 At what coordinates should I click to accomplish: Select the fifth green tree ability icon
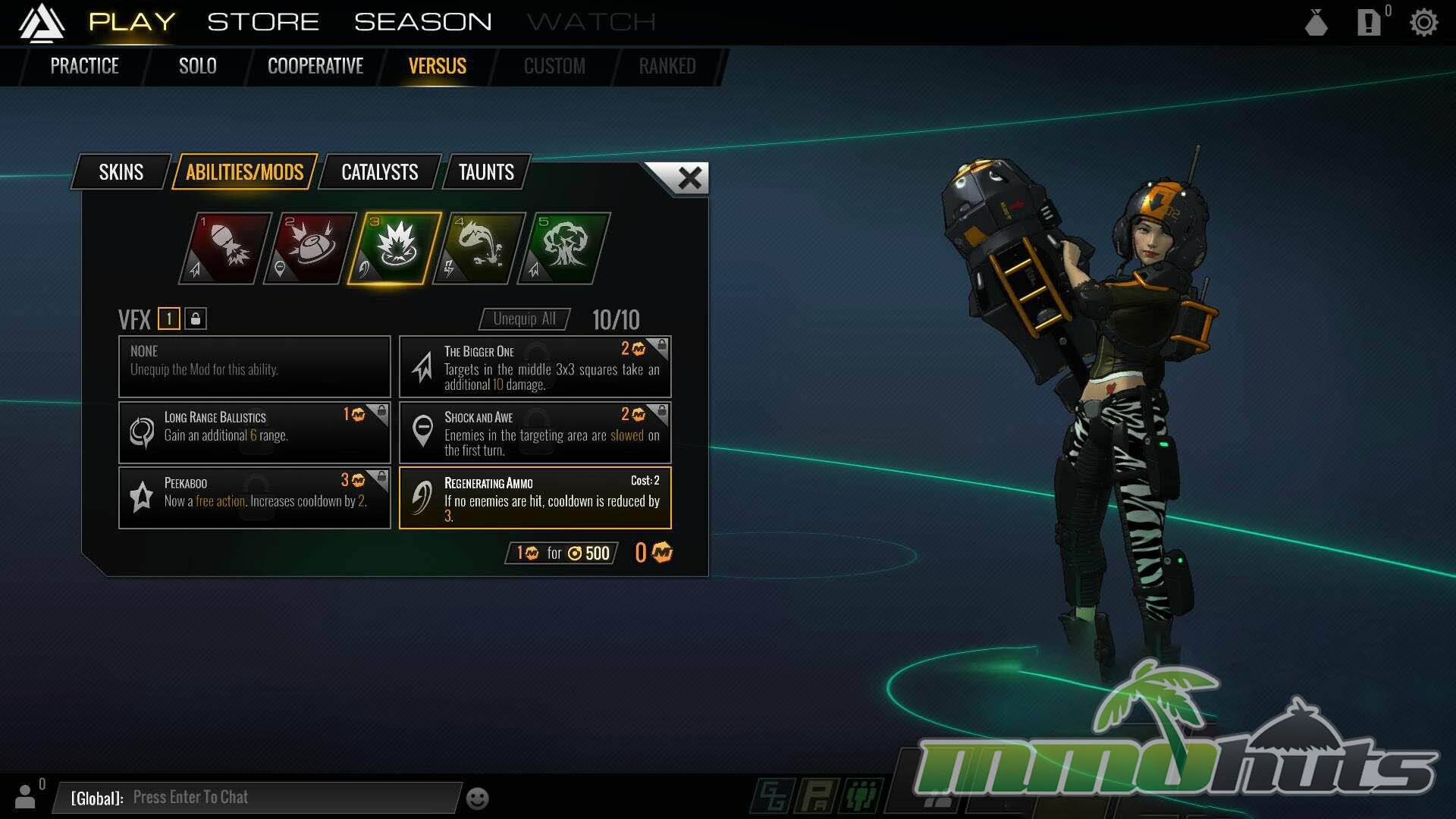[x=563, y=248]
